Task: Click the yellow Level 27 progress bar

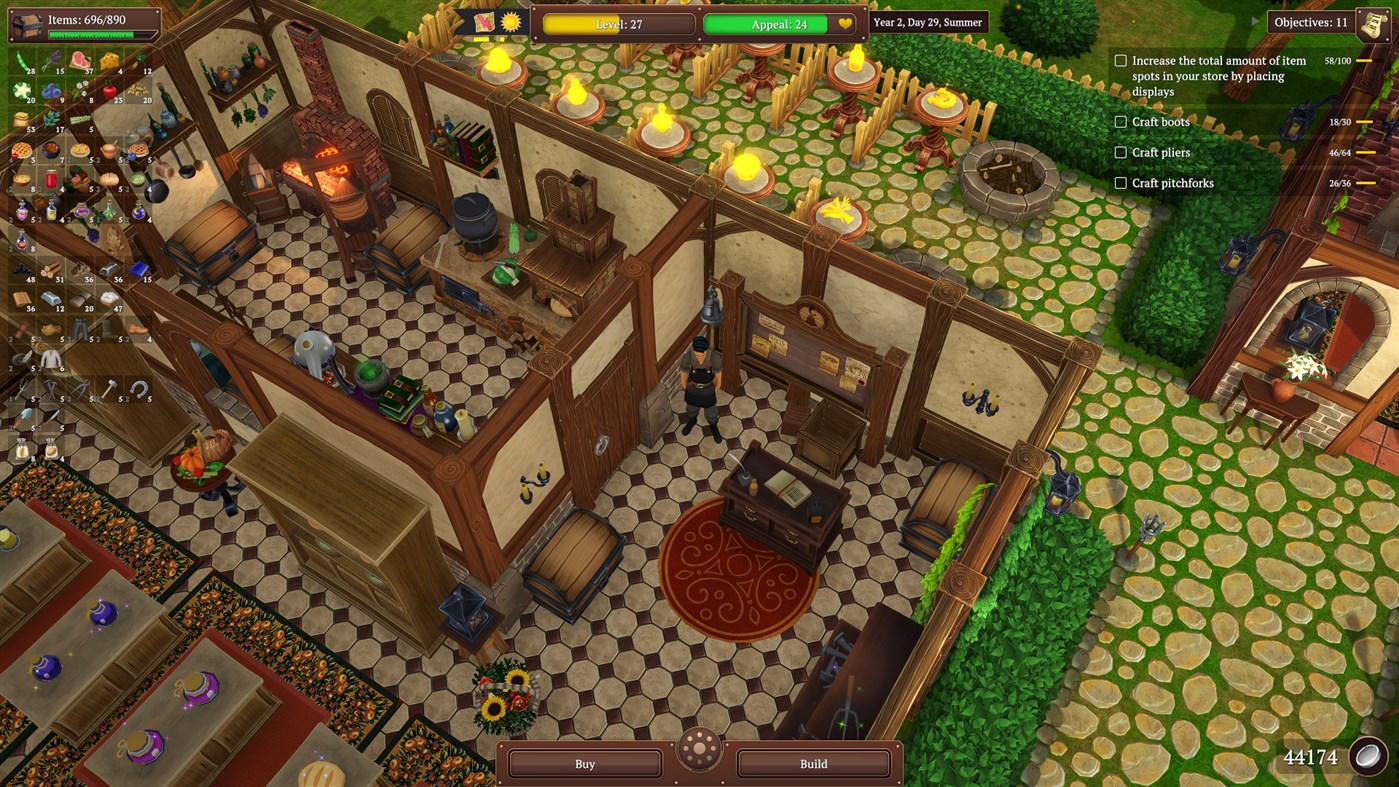Action: pyautogui.click(x=617, y=25)
